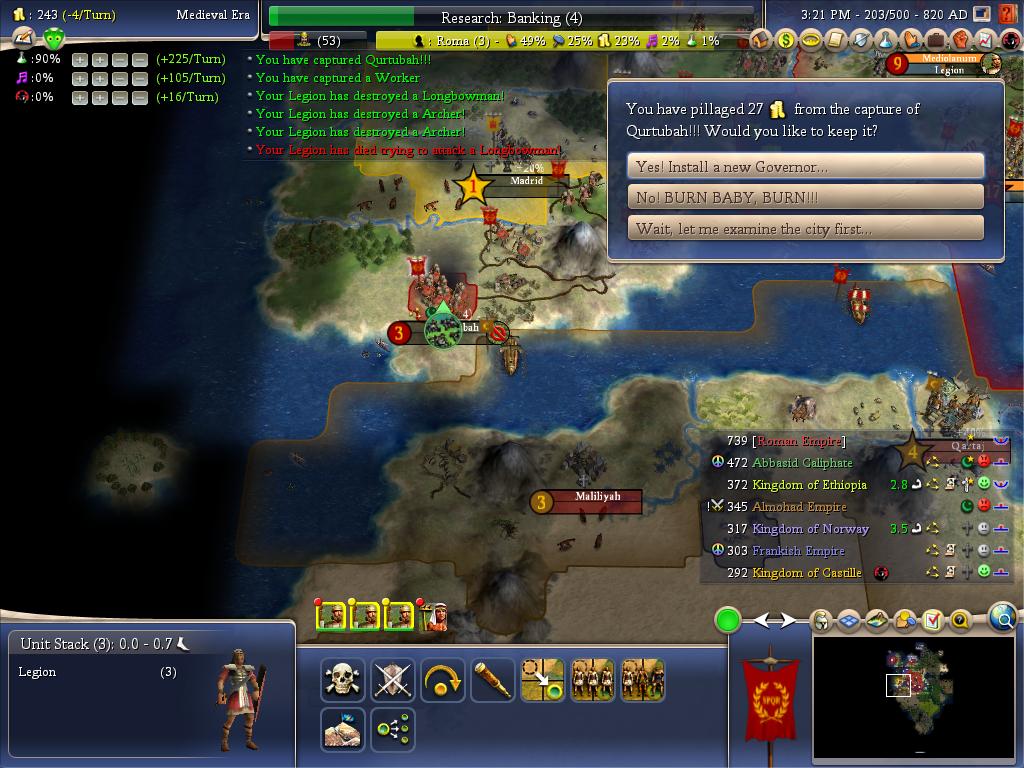The width and height of the screenshot is (1024, 768).
Task: Open the research bar showing Banking
Action: (511, 17)
